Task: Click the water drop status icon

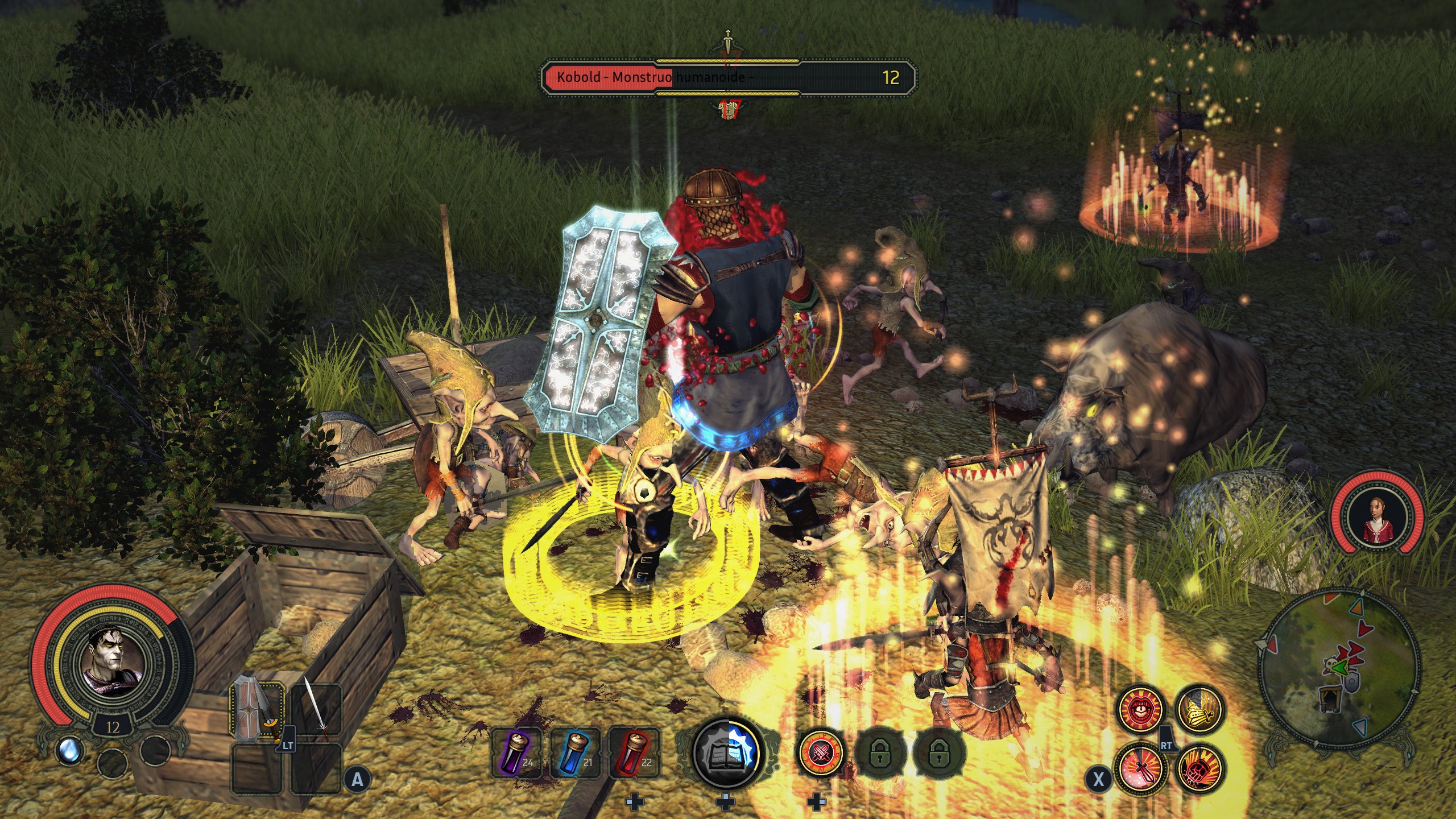Action: tap(71, 750)
